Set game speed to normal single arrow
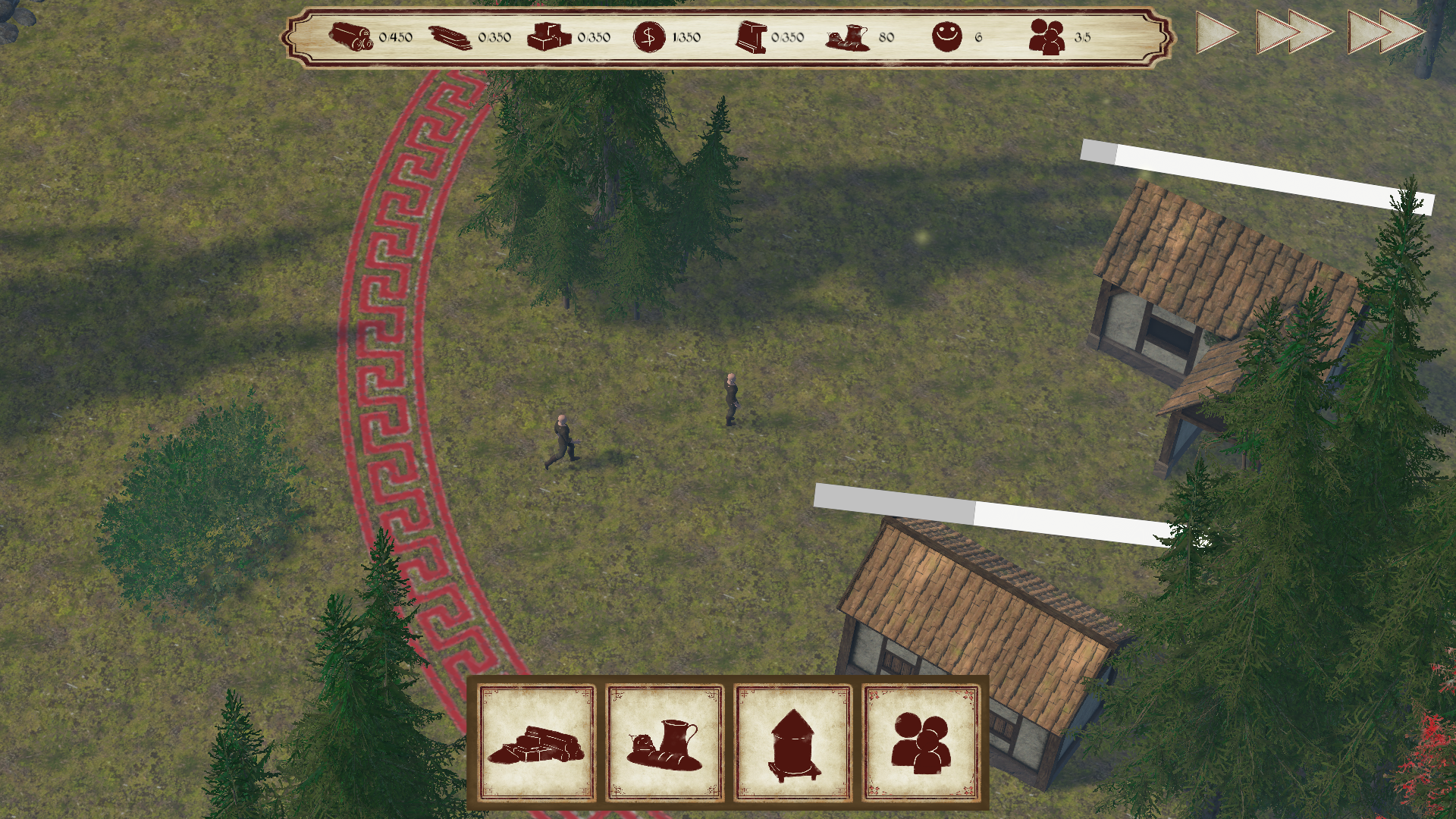 [x=1216, y=33]
